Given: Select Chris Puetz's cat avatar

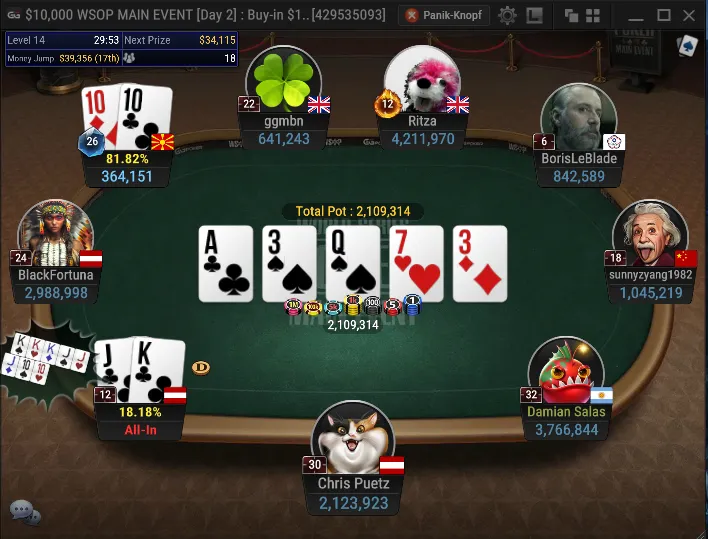Looking at the screenshot, I should [x=353, y=442].
